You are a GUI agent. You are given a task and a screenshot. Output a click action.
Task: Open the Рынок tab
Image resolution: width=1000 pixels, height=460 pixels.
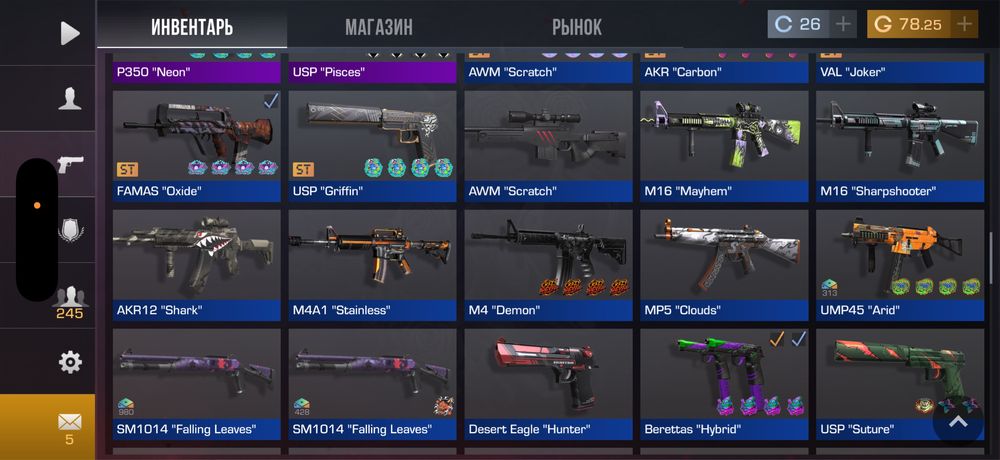[x=576, y=27]
